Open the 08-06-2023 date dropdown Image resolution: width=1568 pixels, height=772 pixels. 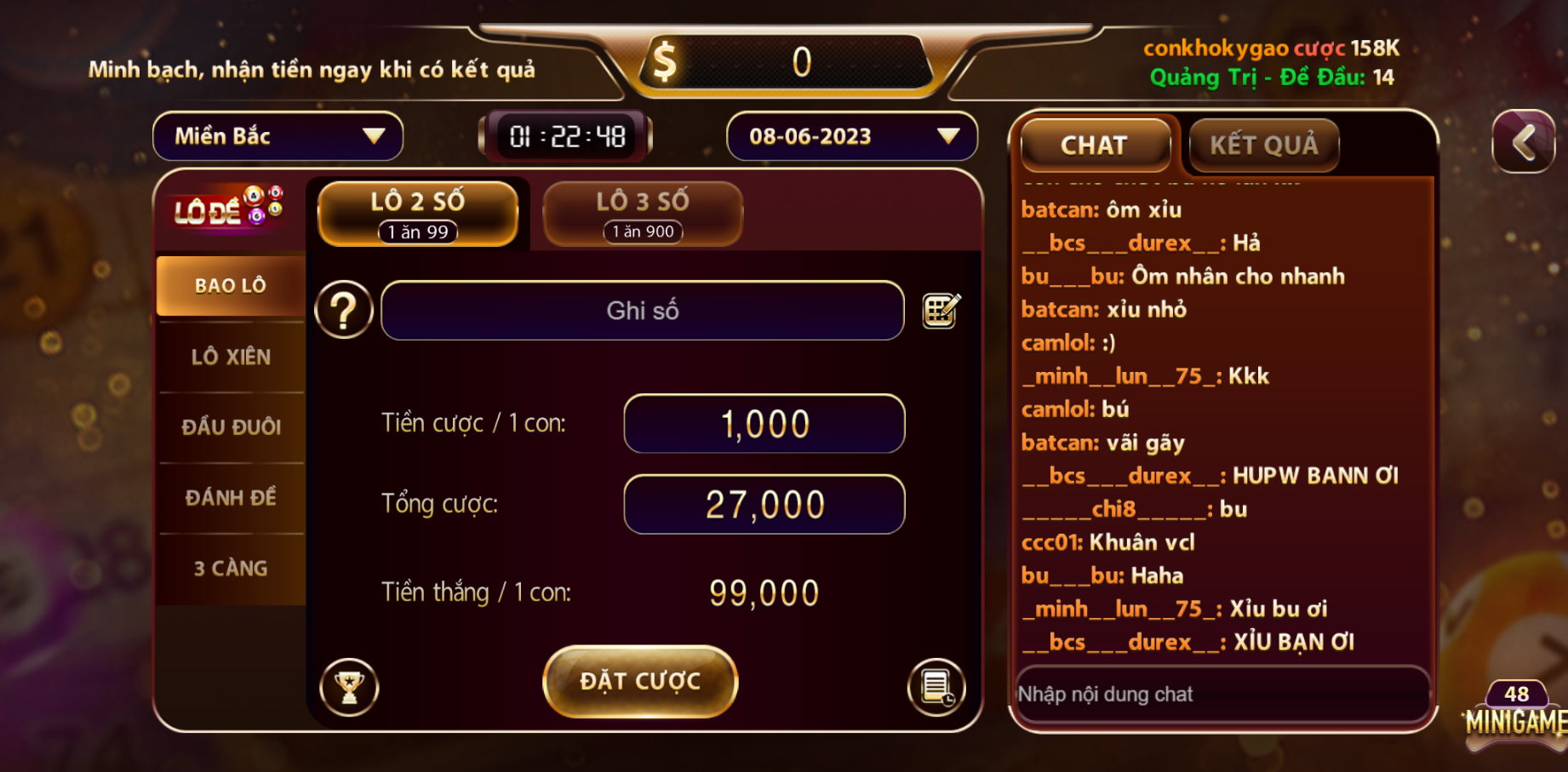click(851, 136)
